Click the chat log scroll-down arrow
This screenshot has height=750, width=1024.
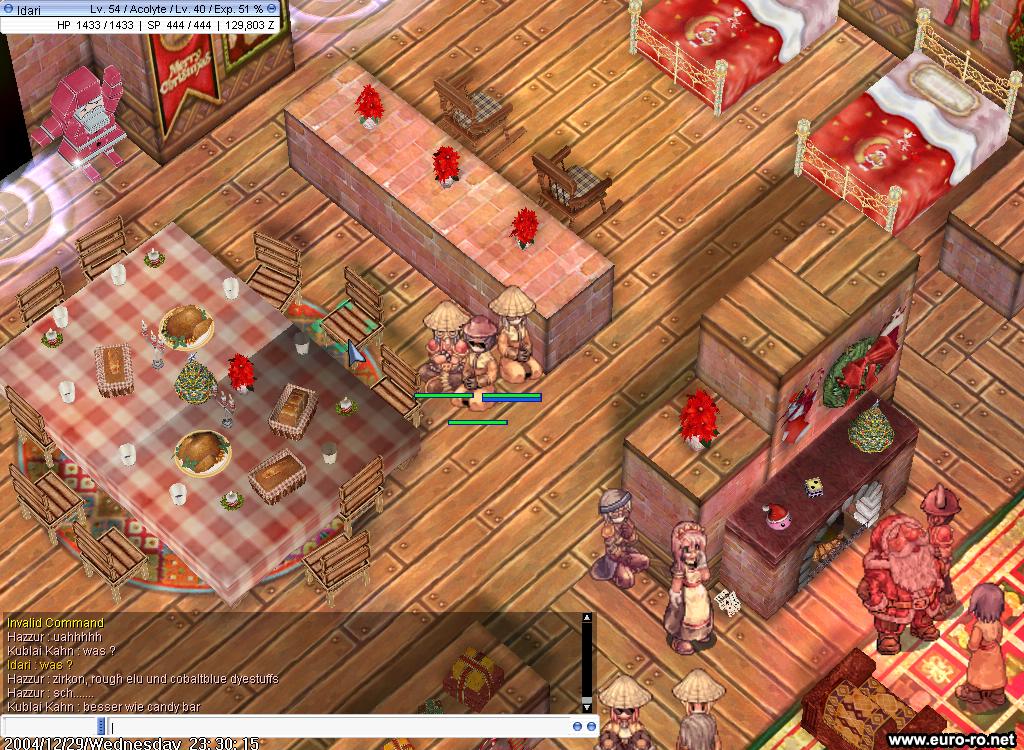pyautogui.click(x=587, y=707)
